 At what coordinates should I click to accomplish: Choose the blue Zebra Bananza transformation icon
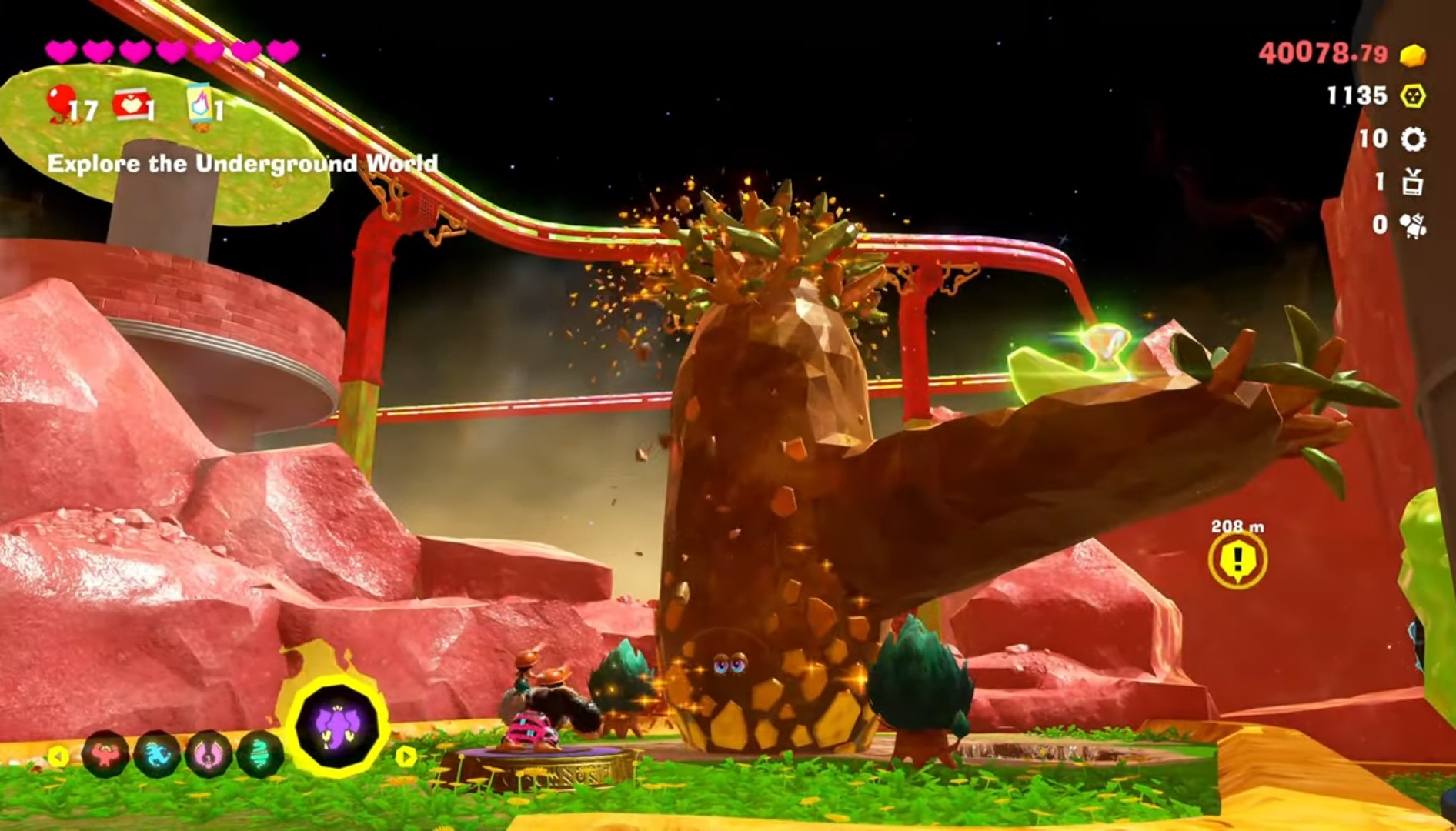(x=158, y=755)
